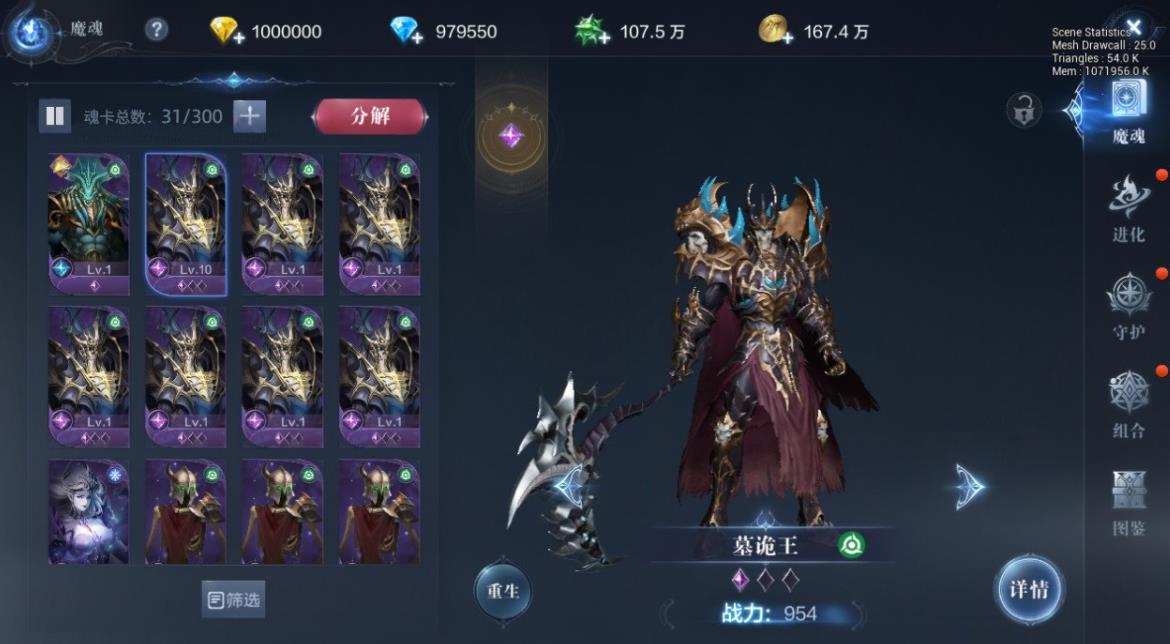Close the scene statistics overlay
Screen dimensions: 1170x644
coord(1133,26)
